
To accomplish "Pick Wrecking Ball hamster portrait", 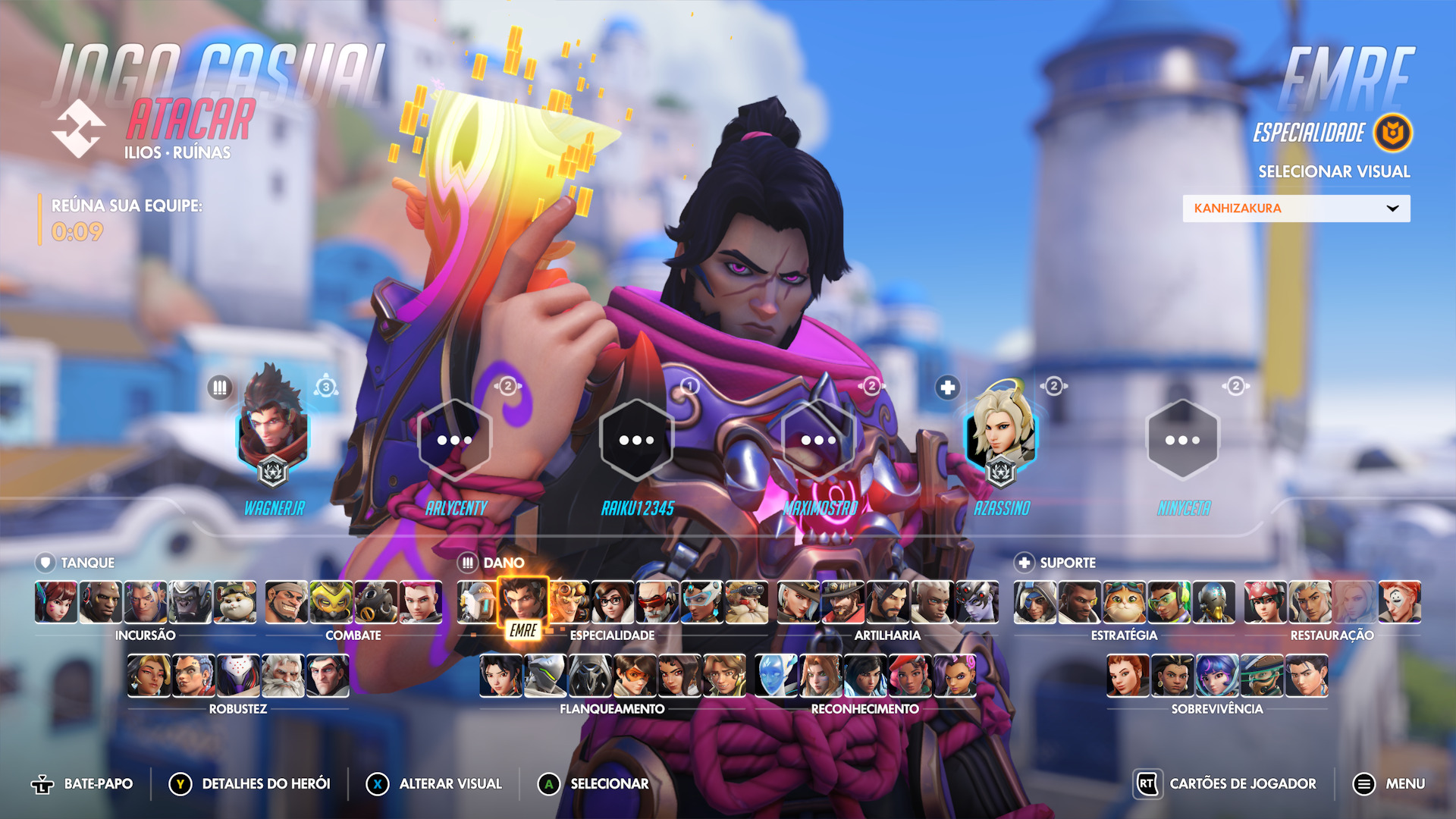I will click(234, 602).
